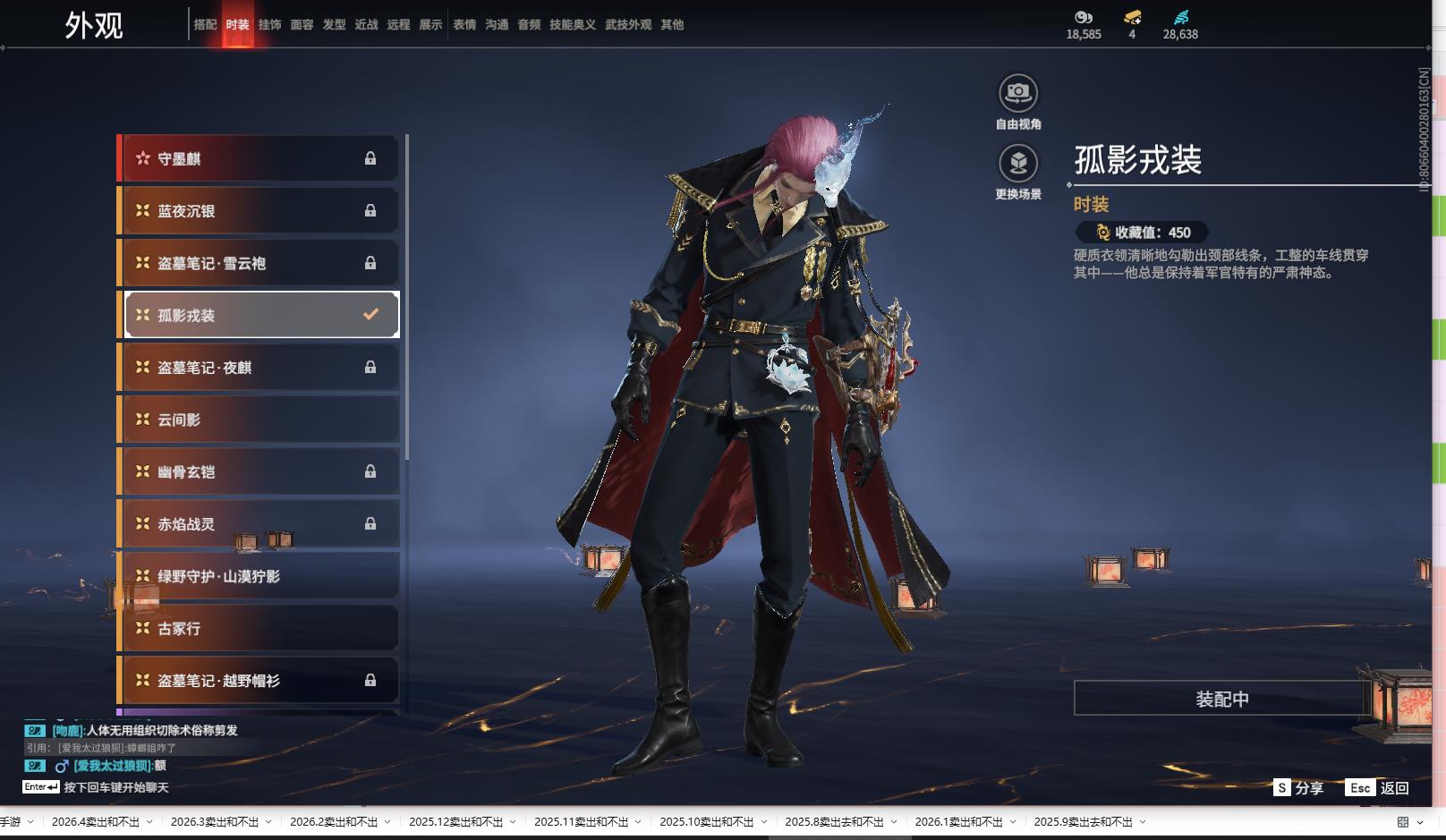Switch to the 技能奥义 tab
The image size is (1446, 840).
(572, 25)
